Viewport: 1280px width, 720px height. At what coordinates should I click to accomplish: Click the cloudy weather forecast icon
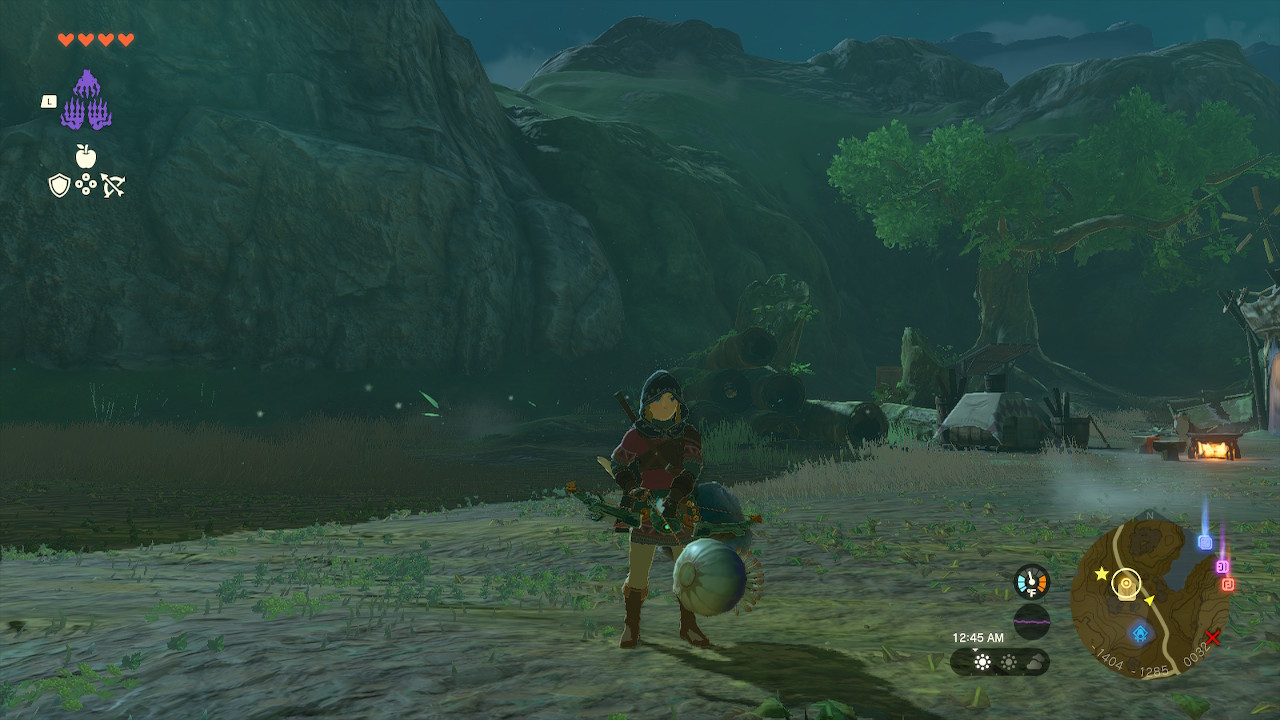click(x=1033, y=663)
